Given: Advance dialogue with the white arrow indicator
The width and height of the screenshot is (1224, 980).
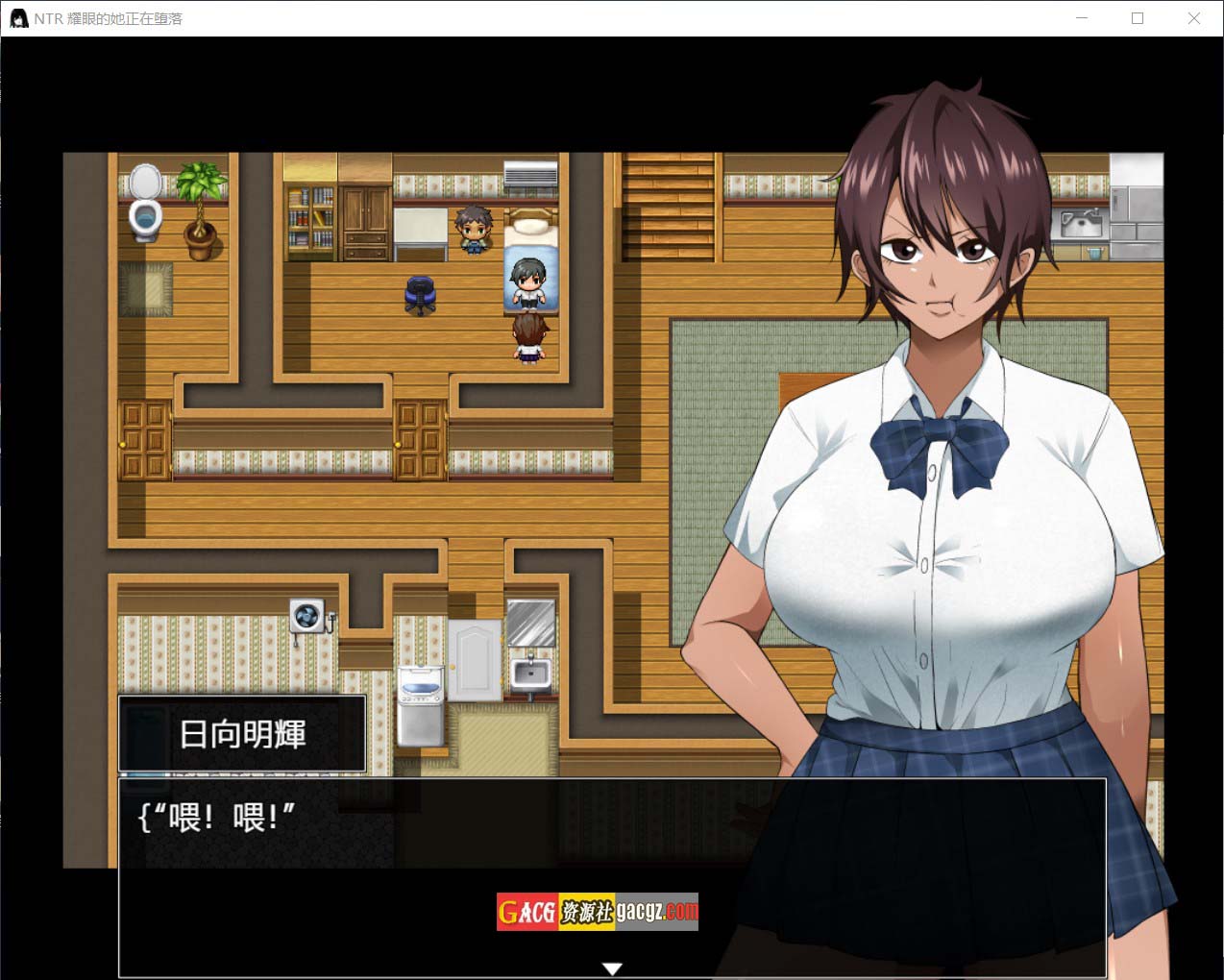Looking at the screenshot, I should click(612, 968).
